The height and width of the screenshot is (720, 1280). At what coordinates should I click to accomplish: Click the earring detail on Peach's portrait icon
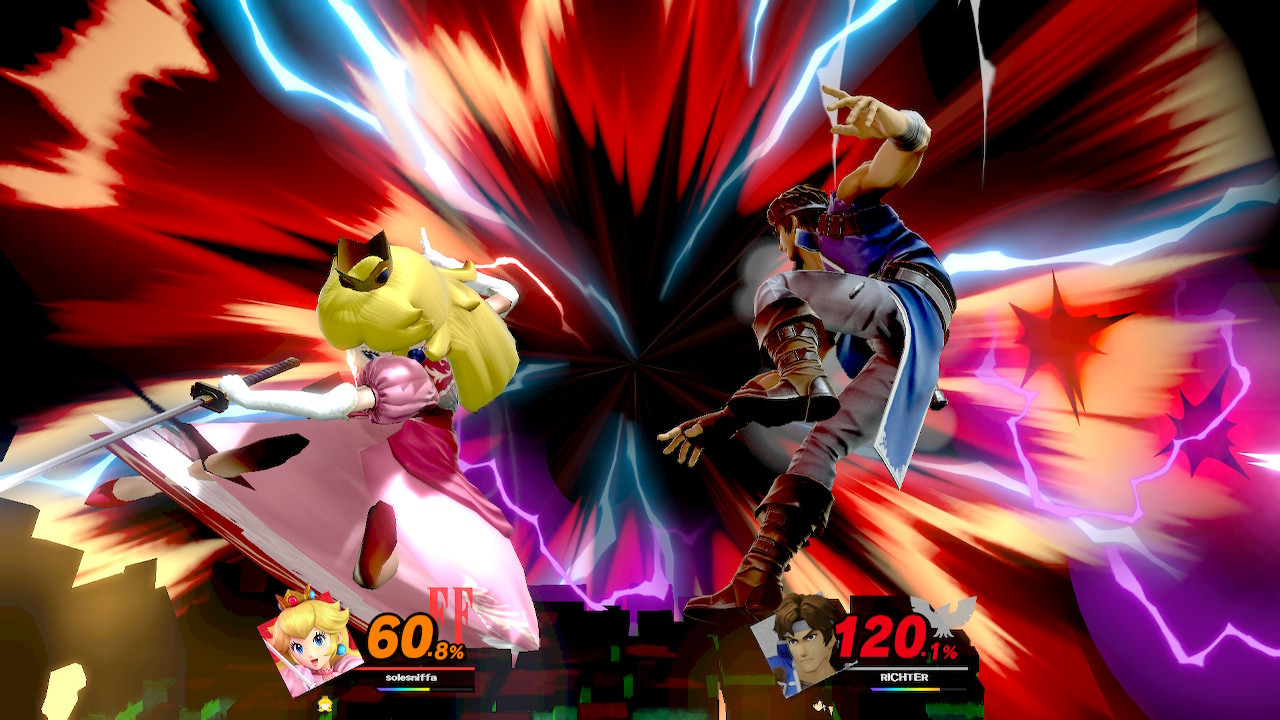point(340,650)
